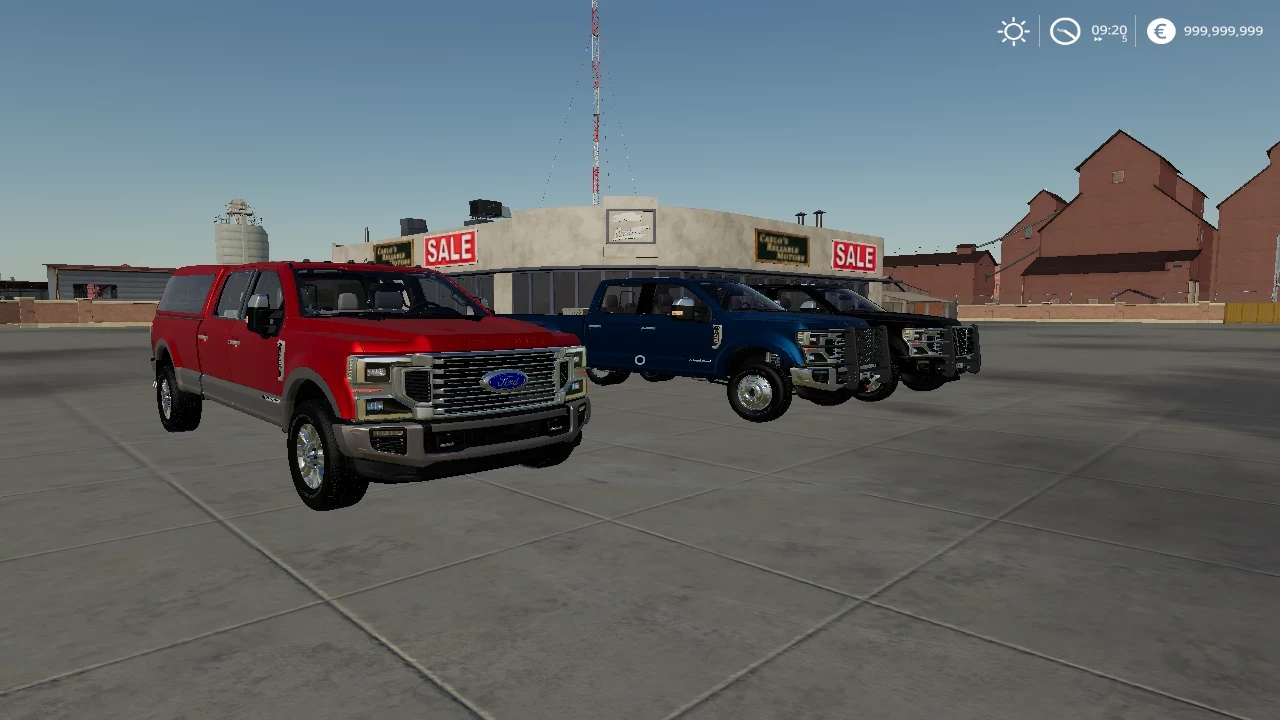Image resolution: width=1280 pixels, height=720 pixels.
Task: Click the left SALE banner
Action: click(450, 248)
